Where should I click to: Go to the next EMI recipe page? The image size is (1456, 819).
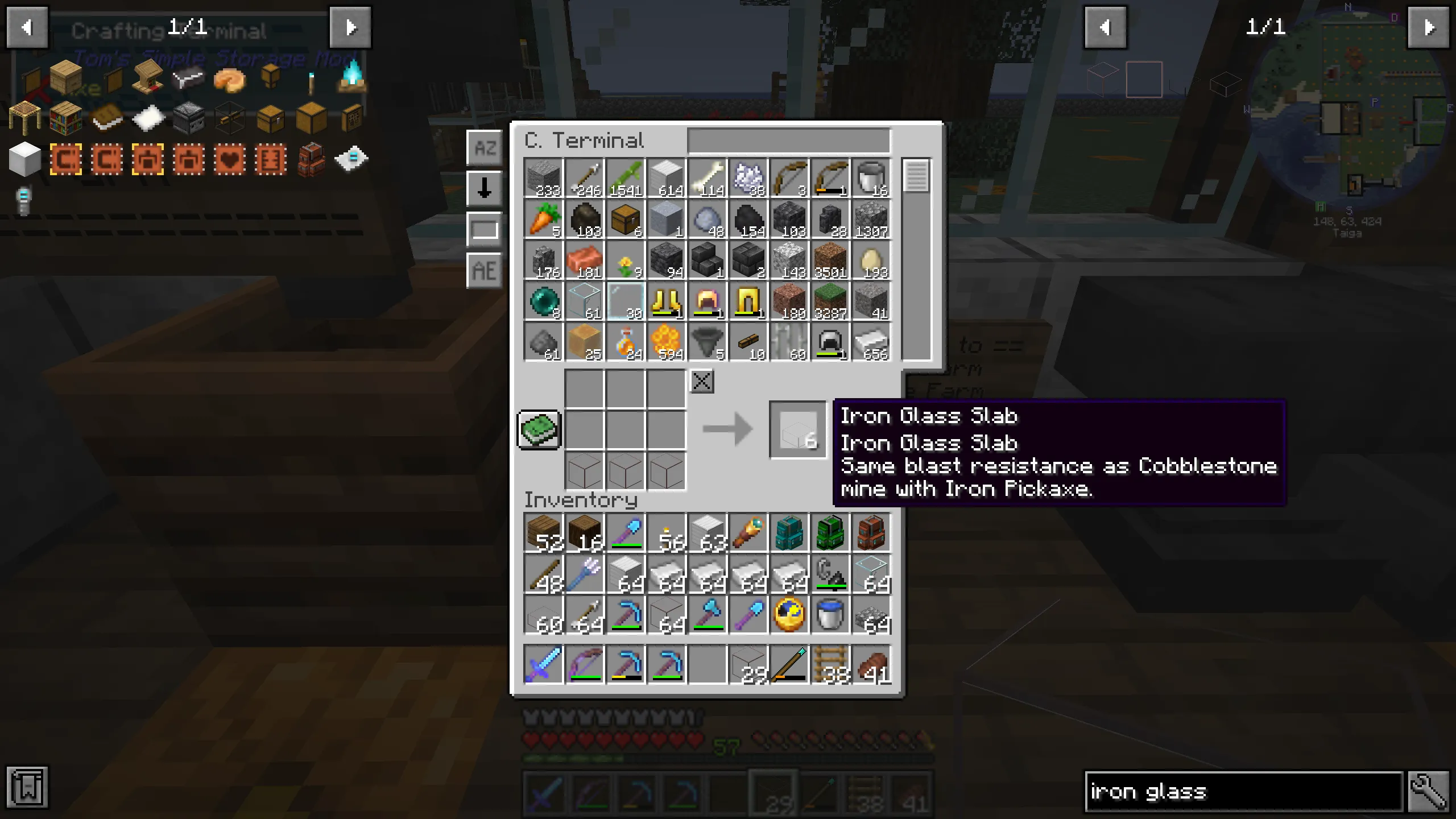point(351,27)
